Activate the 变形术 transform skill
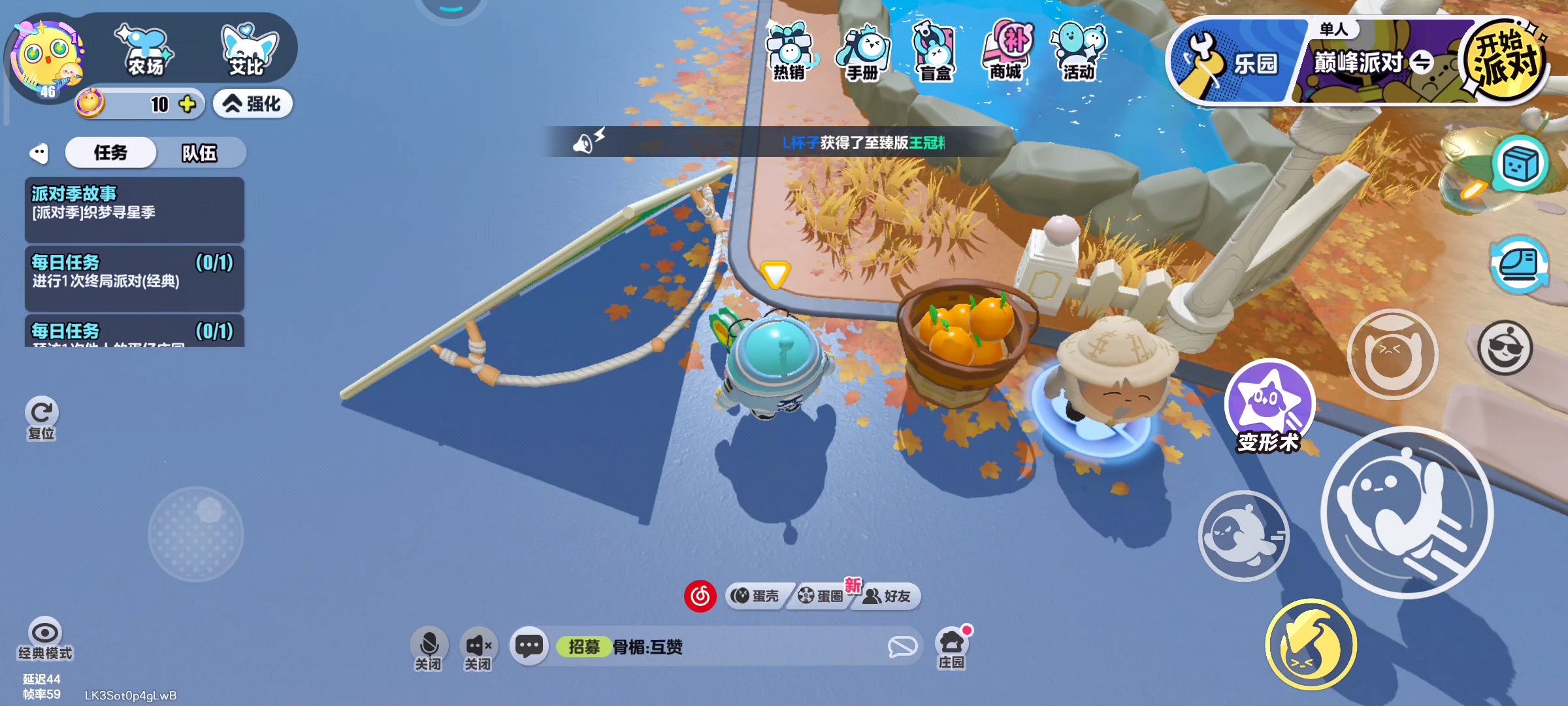Screen dimensions: 1568x706 tap(1269, 404)
